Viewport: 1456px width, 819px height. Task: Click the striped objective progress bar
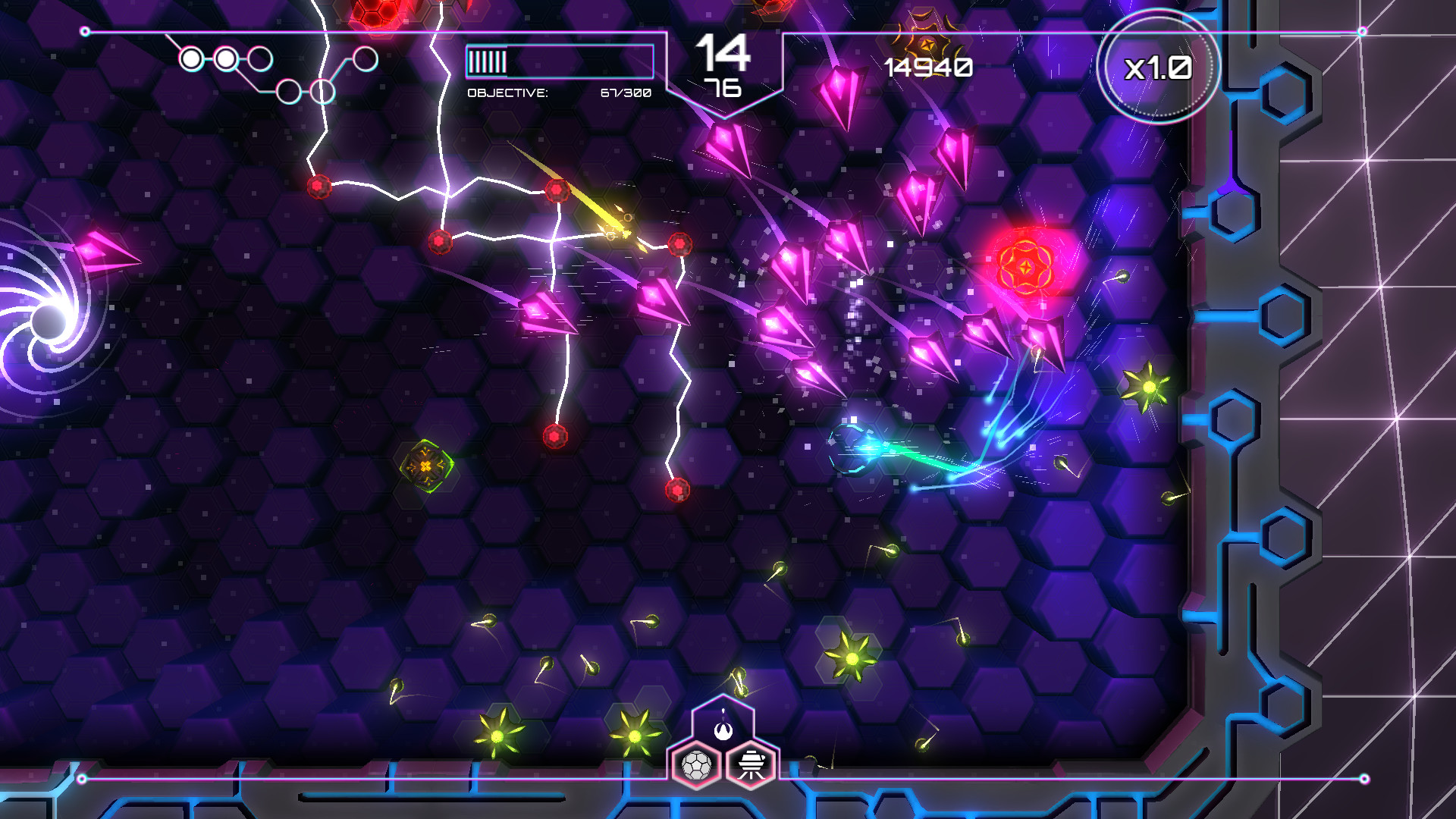(559, 63)
